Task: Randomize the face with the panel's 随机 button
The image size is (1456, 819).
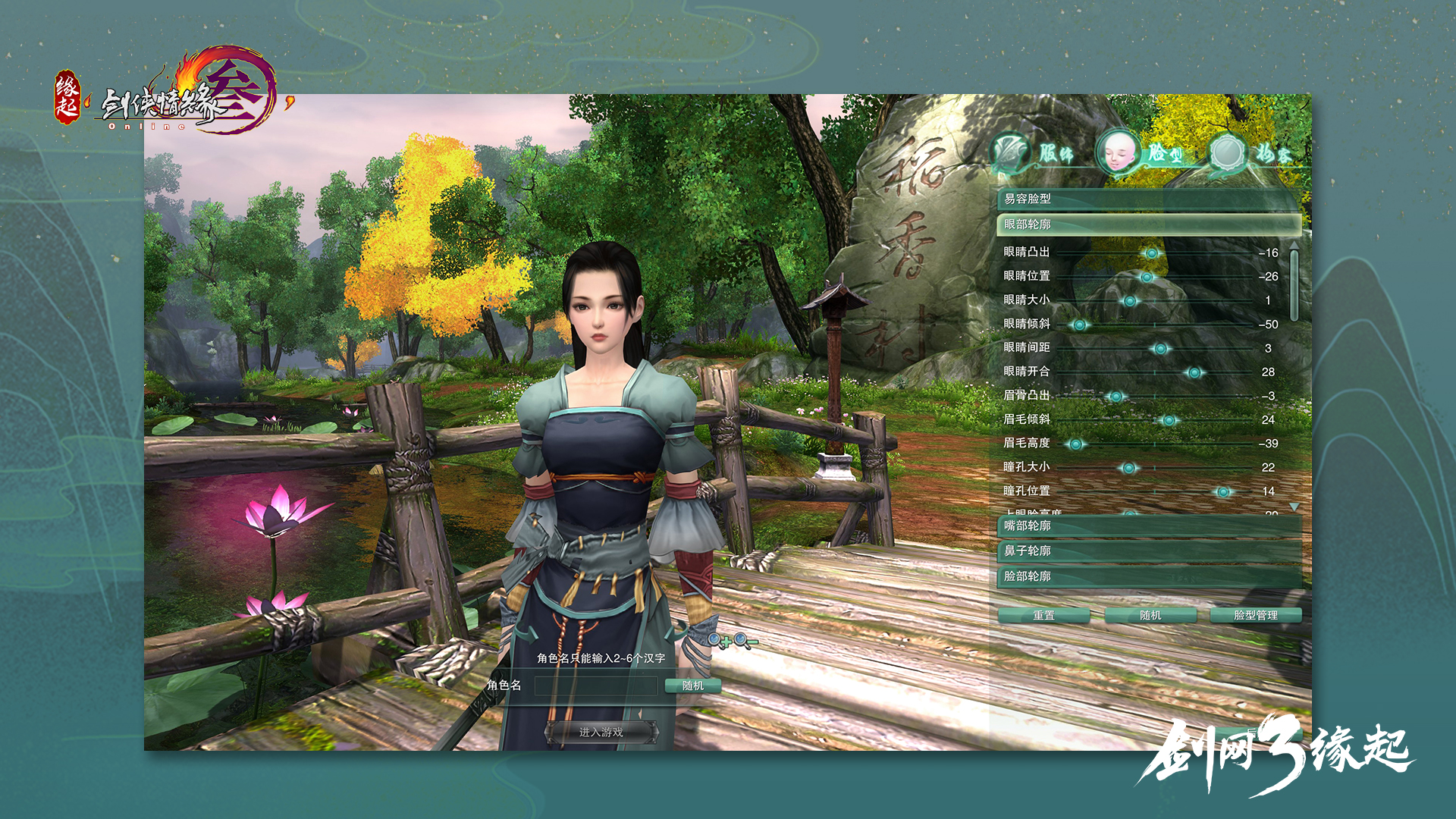Action: pos(1150,615)
